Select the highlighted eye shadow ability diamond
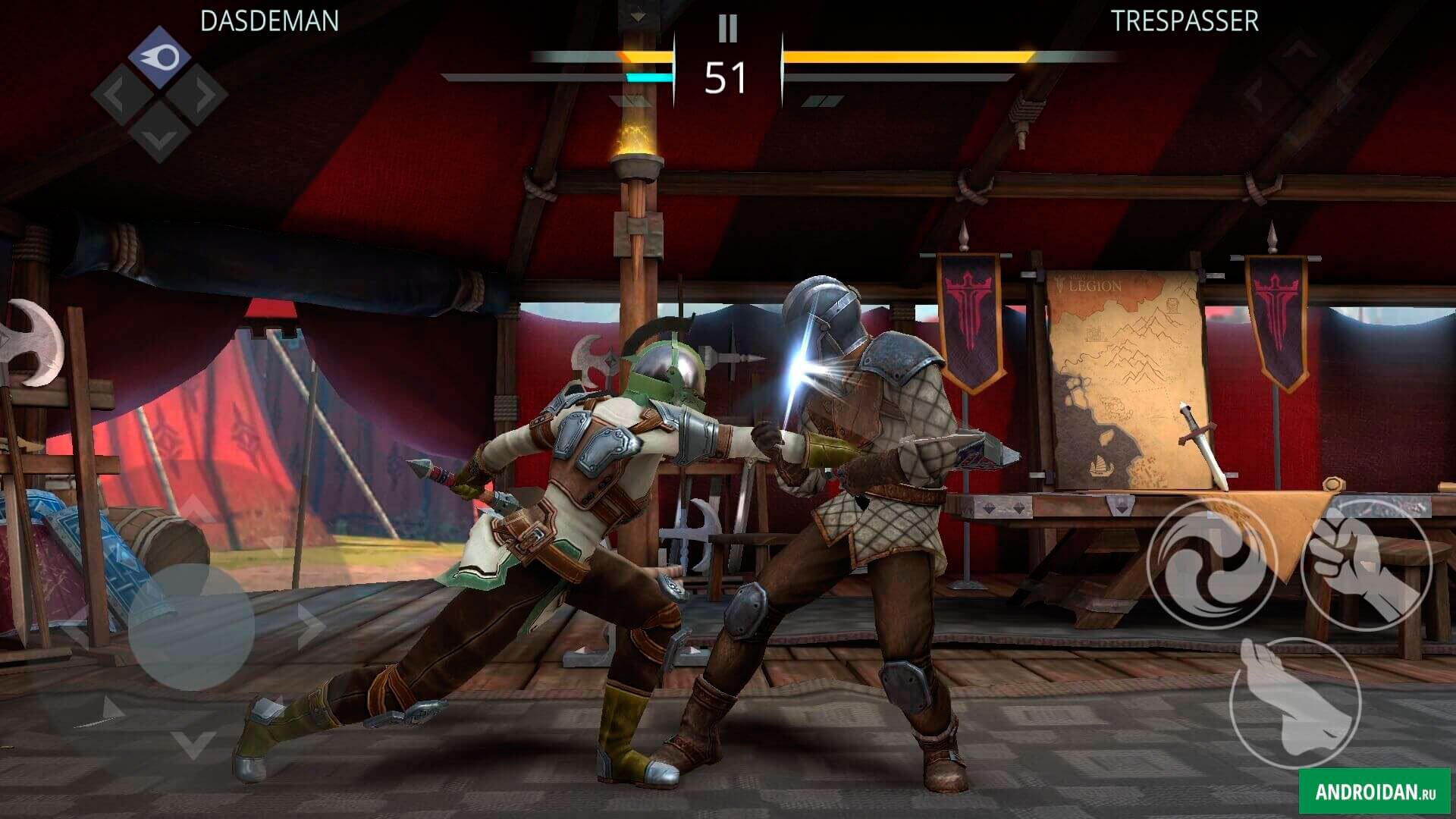 pos(159,57)
